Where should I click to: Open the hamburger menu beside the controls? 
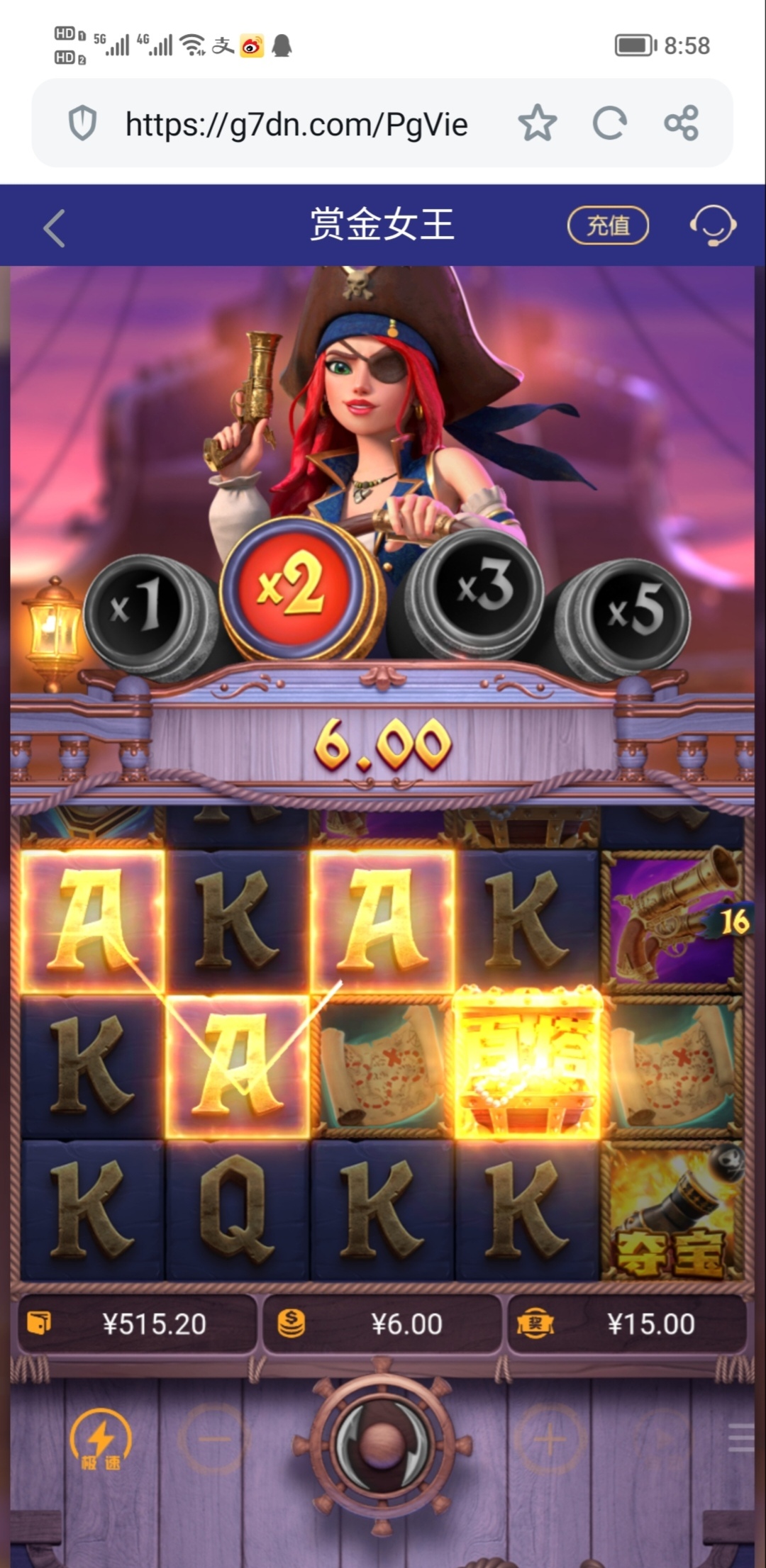(x=741, y=1439)
